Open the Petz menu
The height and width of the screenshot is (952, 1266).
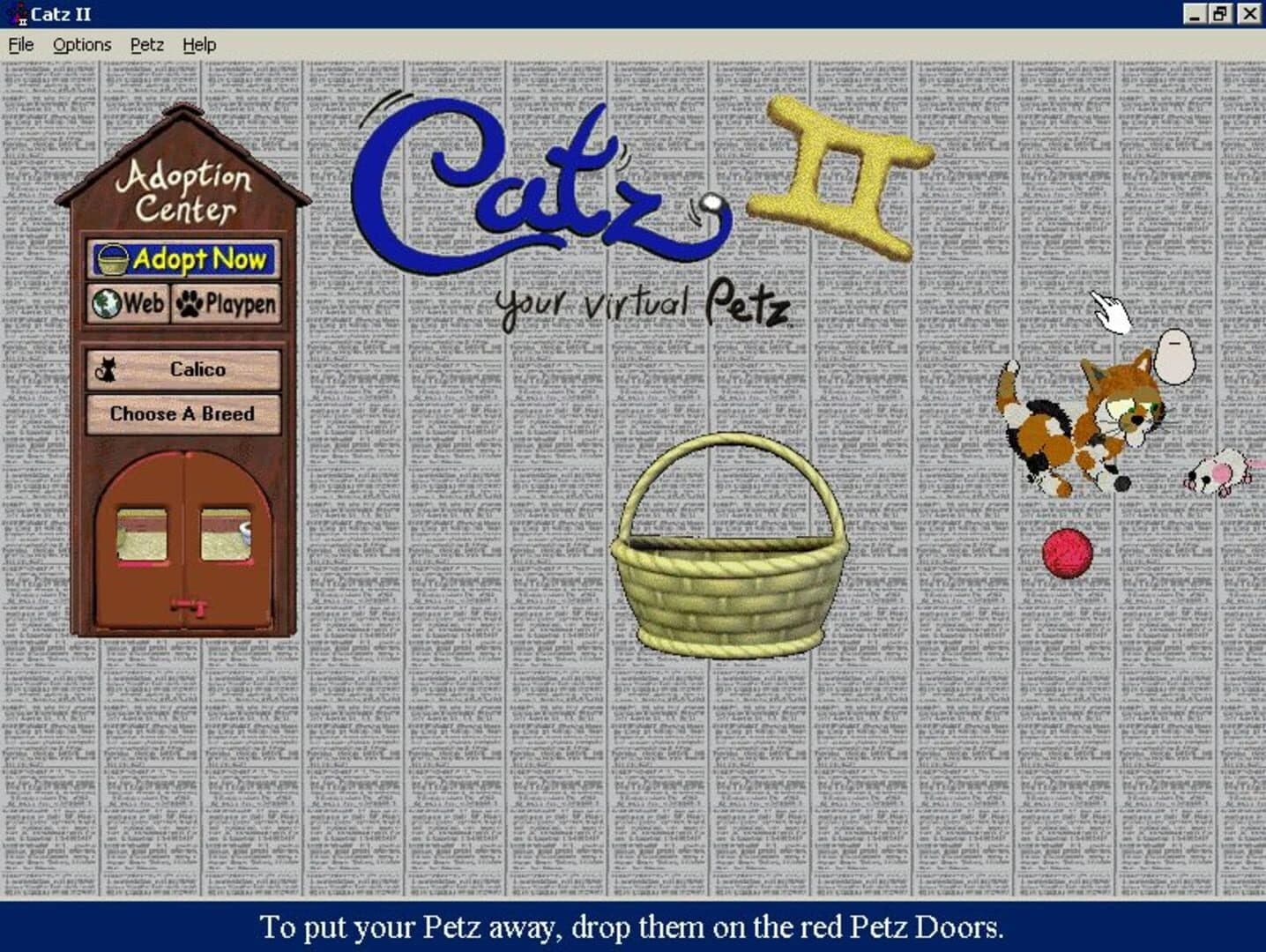[x=146, y=44]
